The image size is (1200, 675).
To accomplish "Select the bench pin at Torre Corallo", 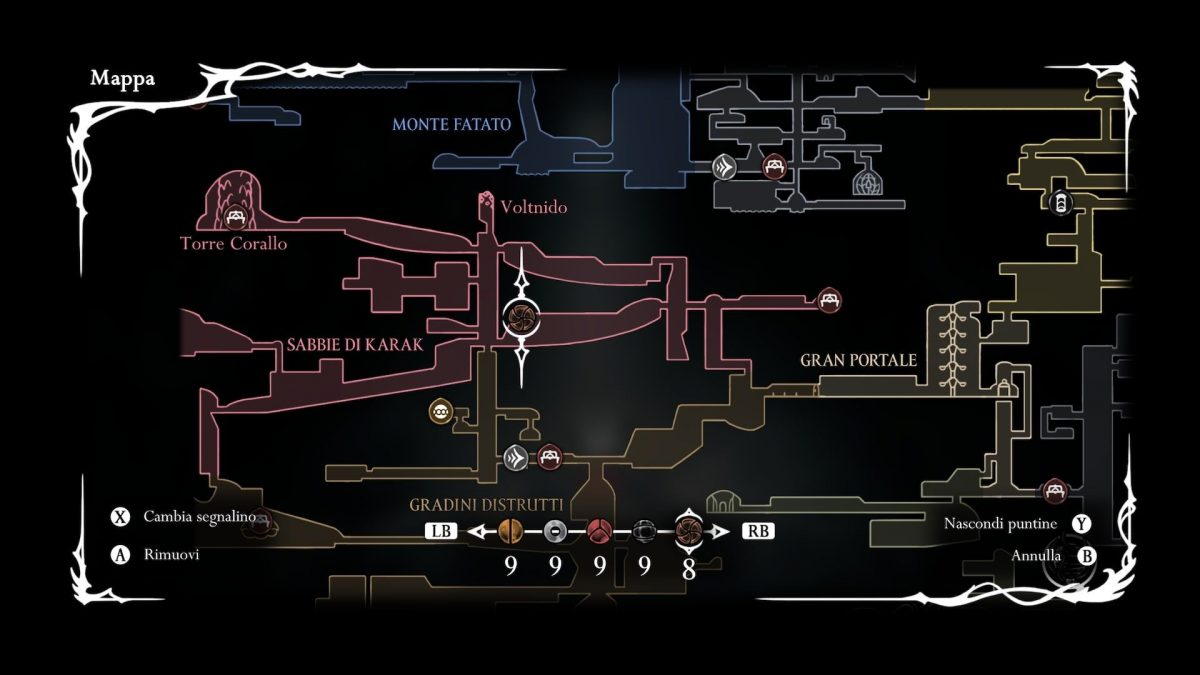I will (x=237, y=217).
